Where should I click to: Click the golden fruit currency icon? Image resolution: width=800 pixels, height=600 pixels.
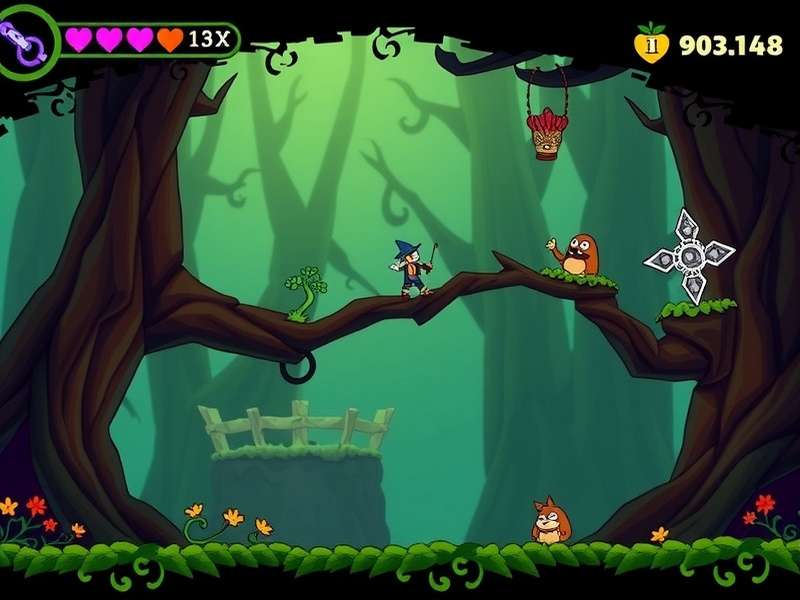(x=651, y=43)
